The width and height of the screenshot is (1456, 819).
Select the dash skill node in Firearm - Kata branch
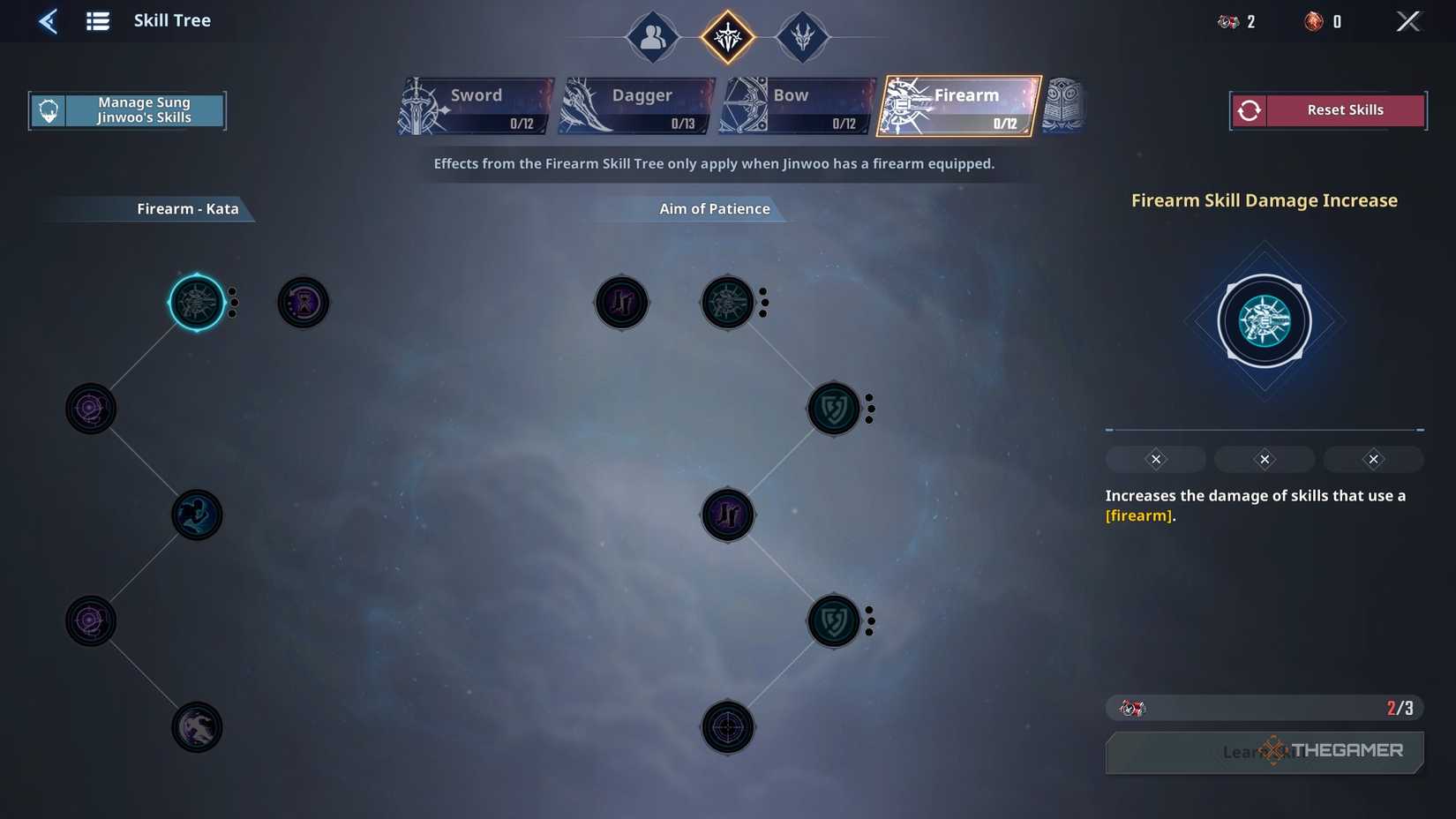coord(197,515)
